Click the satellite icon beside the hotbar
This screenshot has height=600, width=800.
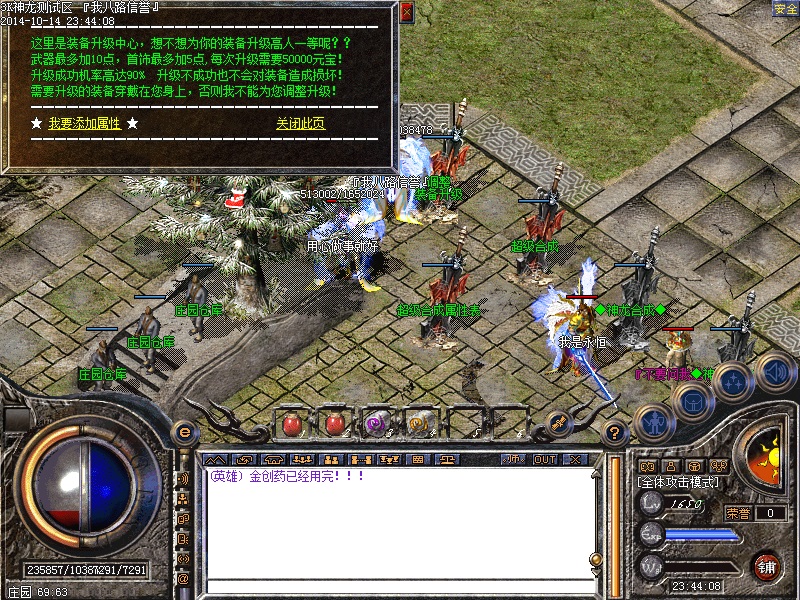tap(558, 423)
